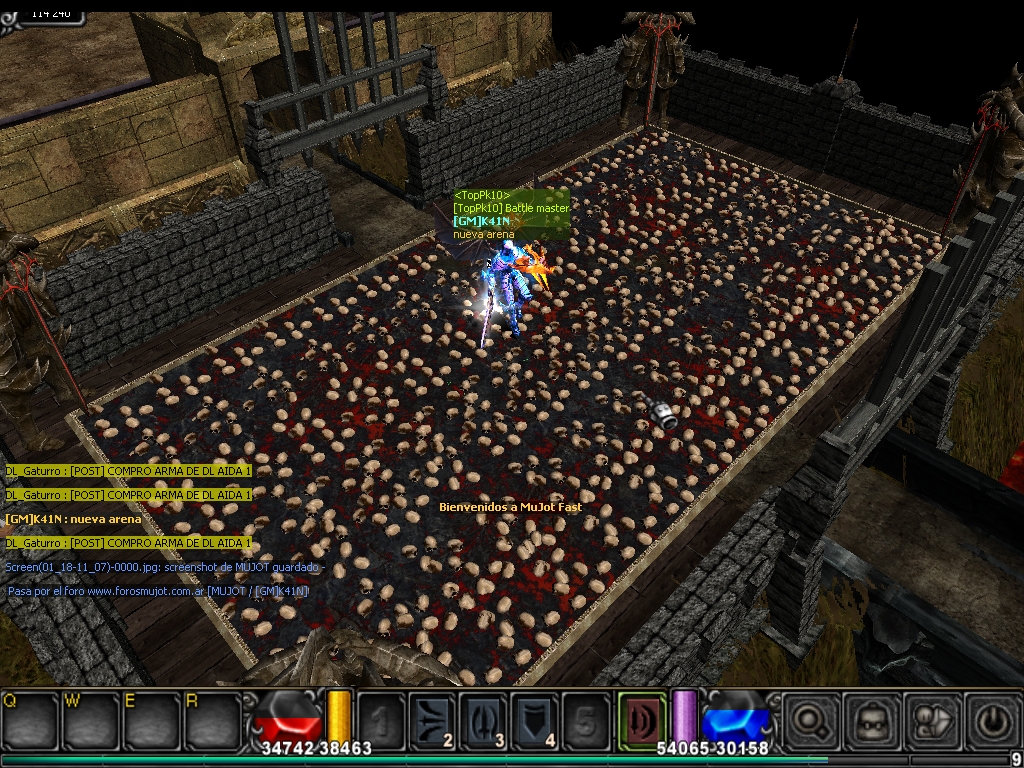The width and height of the screenshot is (1024, 768).
Task: Open the active skill selector with the red icon
Action: [641, 719]
